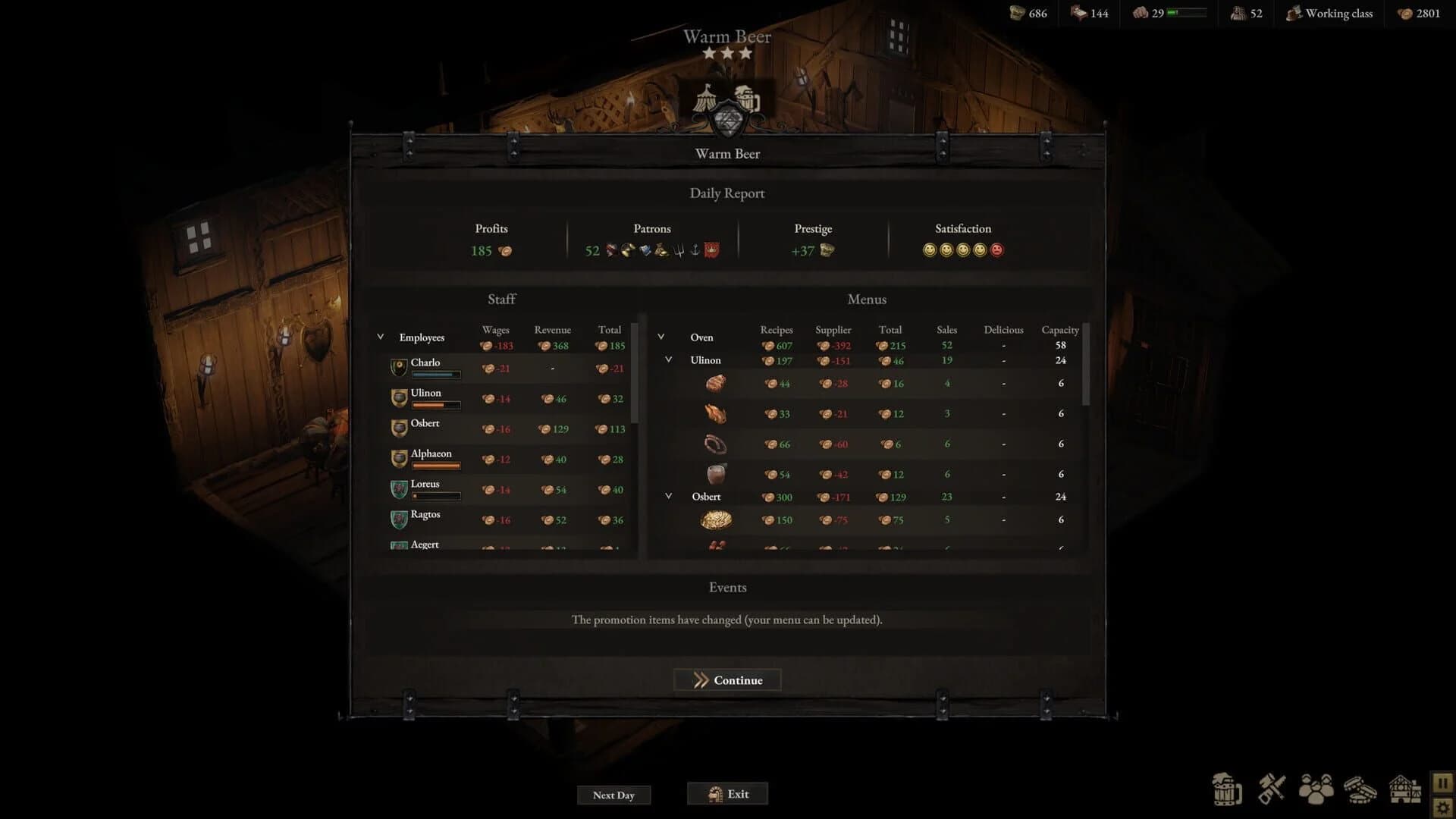Collapse Osbert's recipe list
The width and height of the screenshot is (1456, 819).
pyautogui.click(x=669, y=495)
